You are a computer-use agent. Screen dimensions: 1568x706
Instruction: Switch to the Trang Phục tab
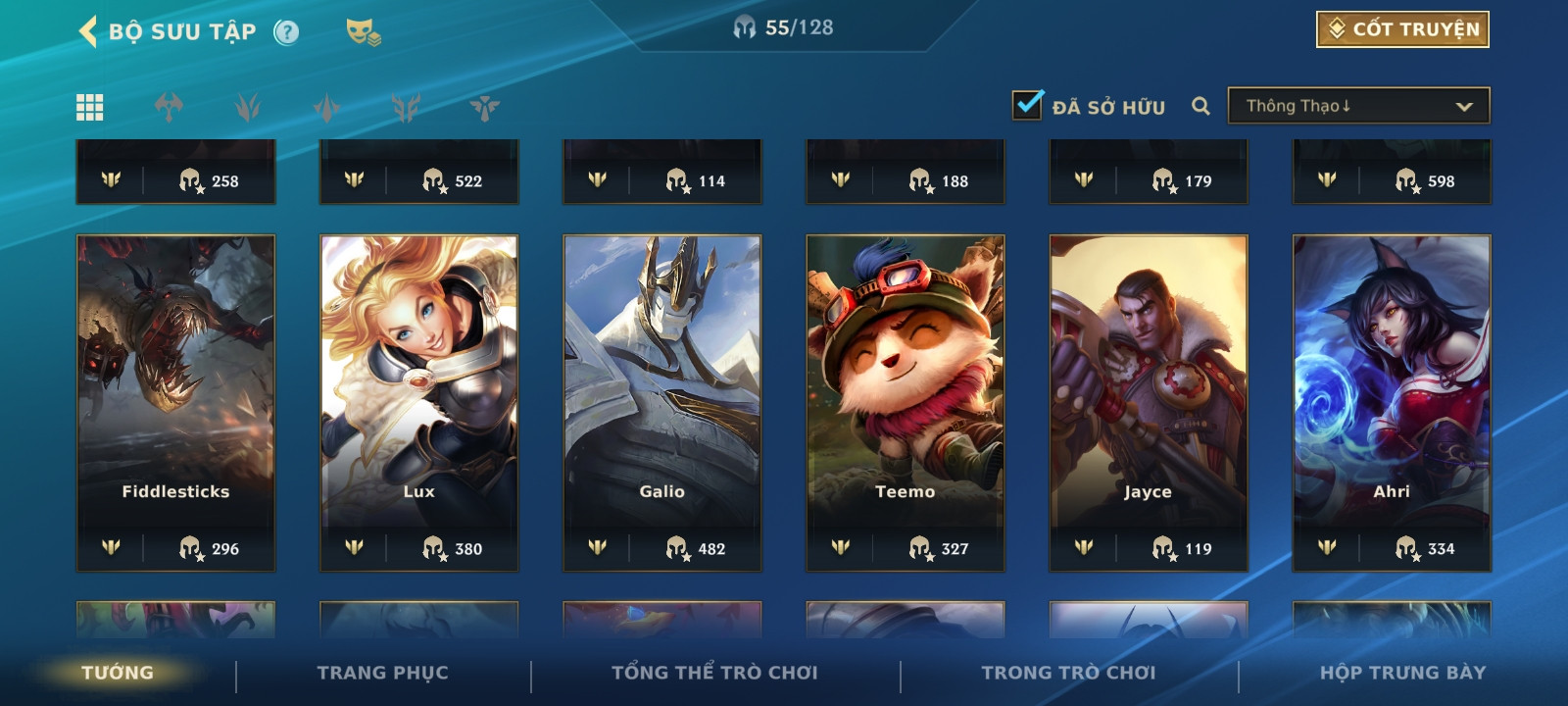[382, 673]
